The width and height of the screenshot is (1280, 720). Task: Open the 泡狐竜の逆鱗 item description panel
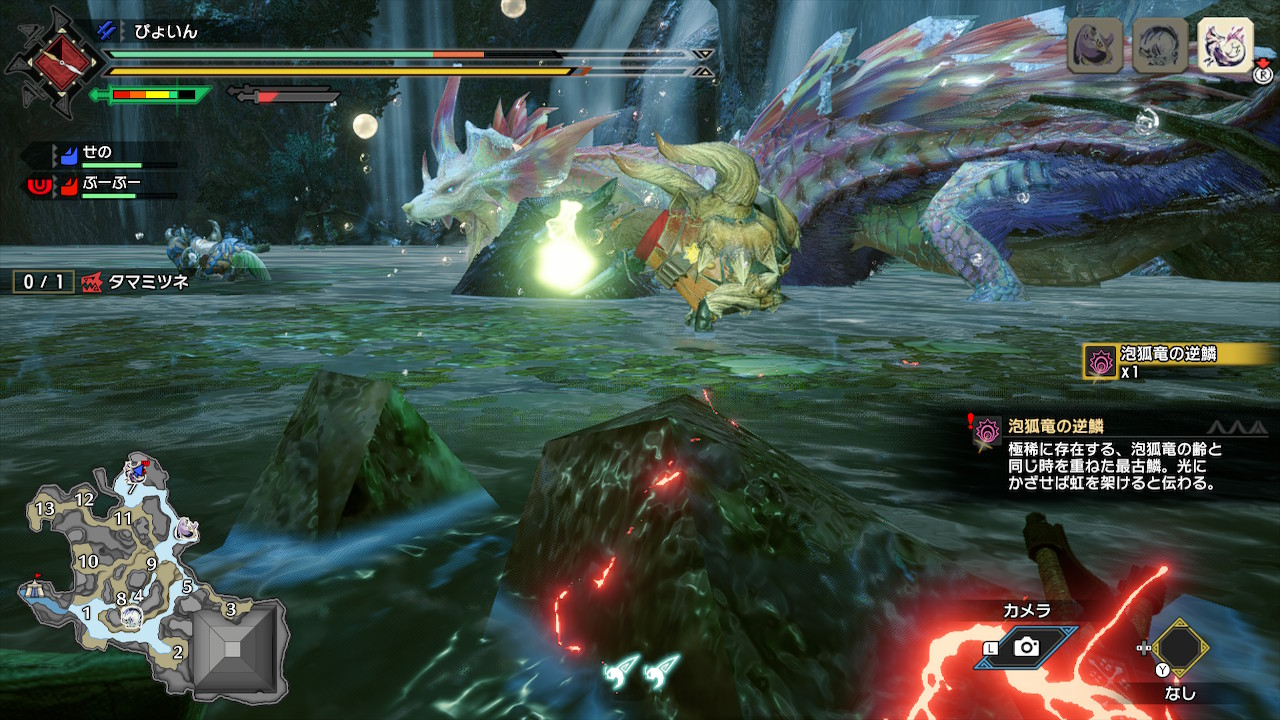(x=1110, y=455)
